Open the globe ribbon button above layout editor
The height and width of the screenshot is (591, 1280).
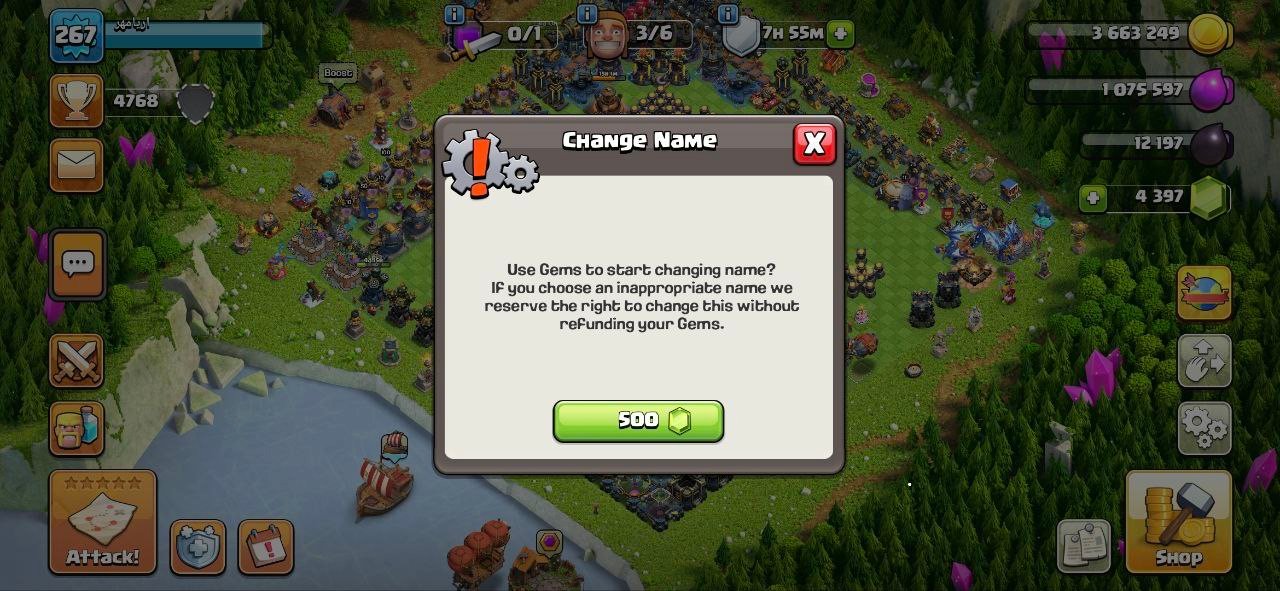click(x=1204, y=293)
